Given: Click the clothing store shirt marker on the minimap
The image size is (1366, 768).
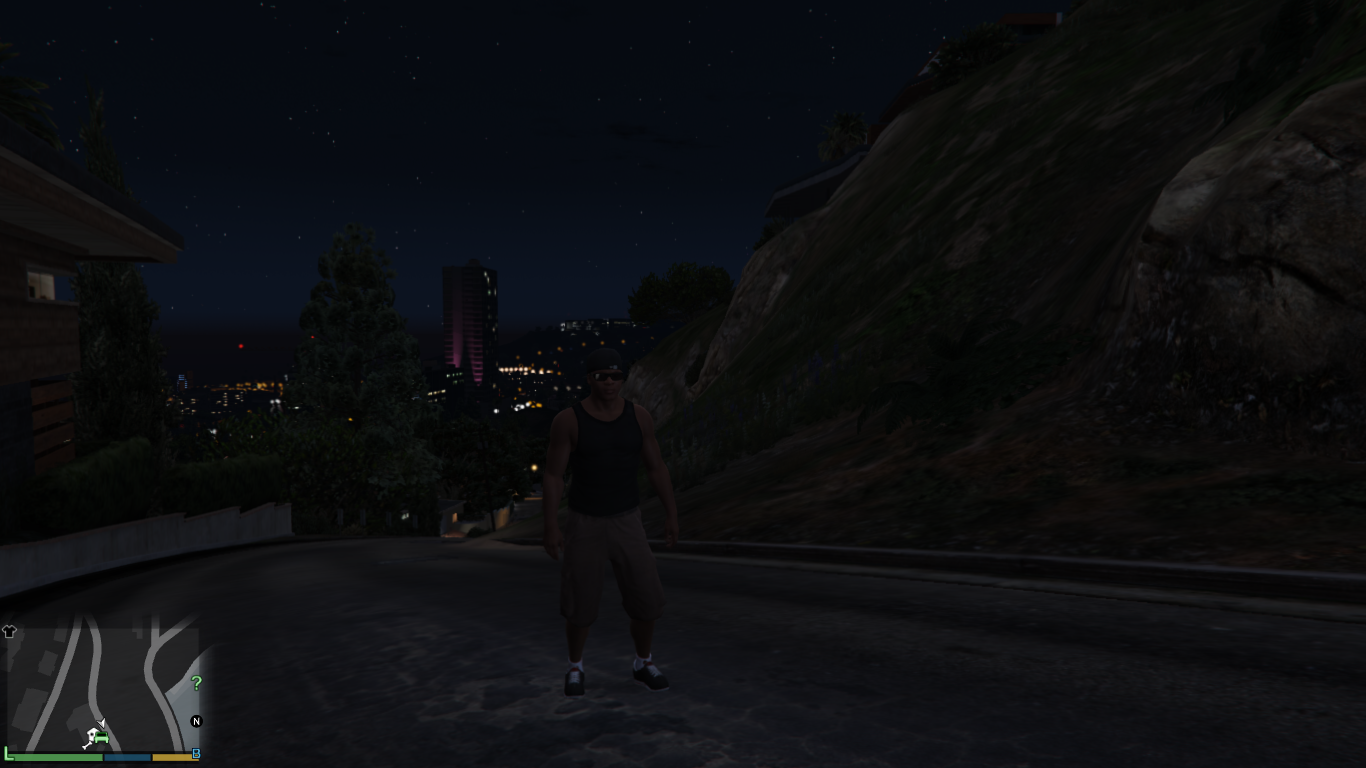Looking at the screenshot, I should (x=10, y=631).
